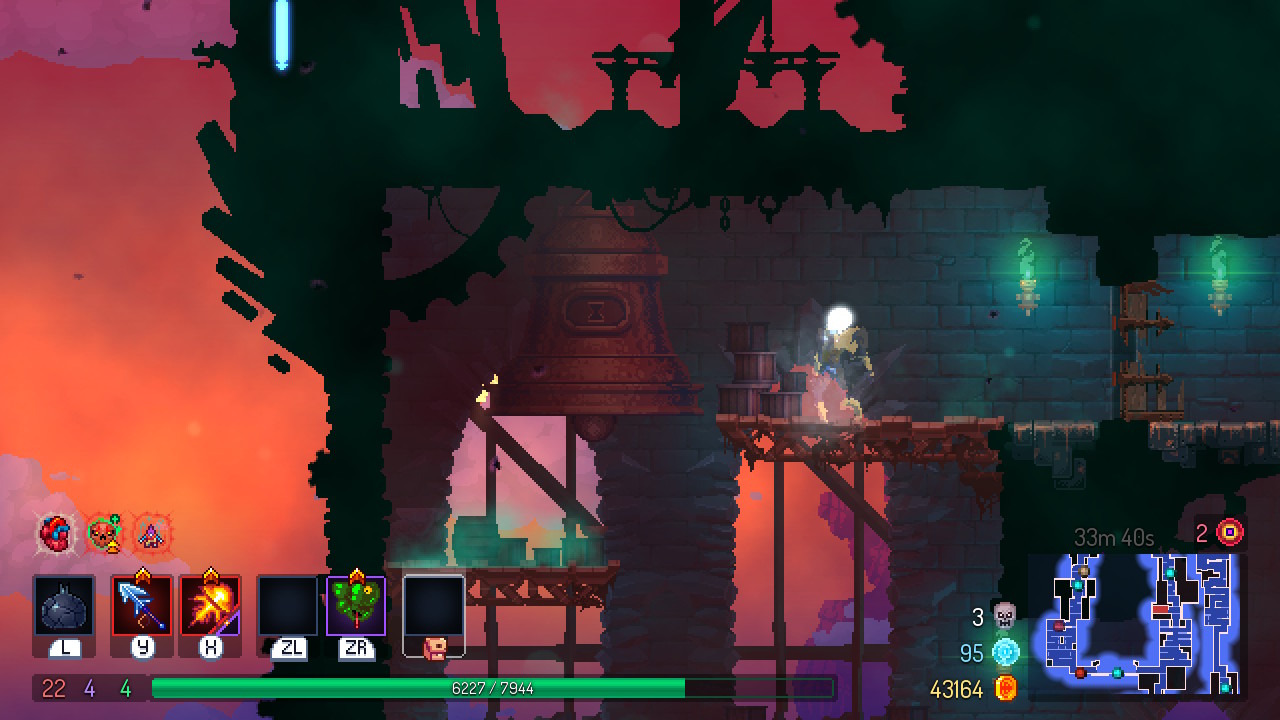Click the glowing blue cells icon

pos(1004,653)
